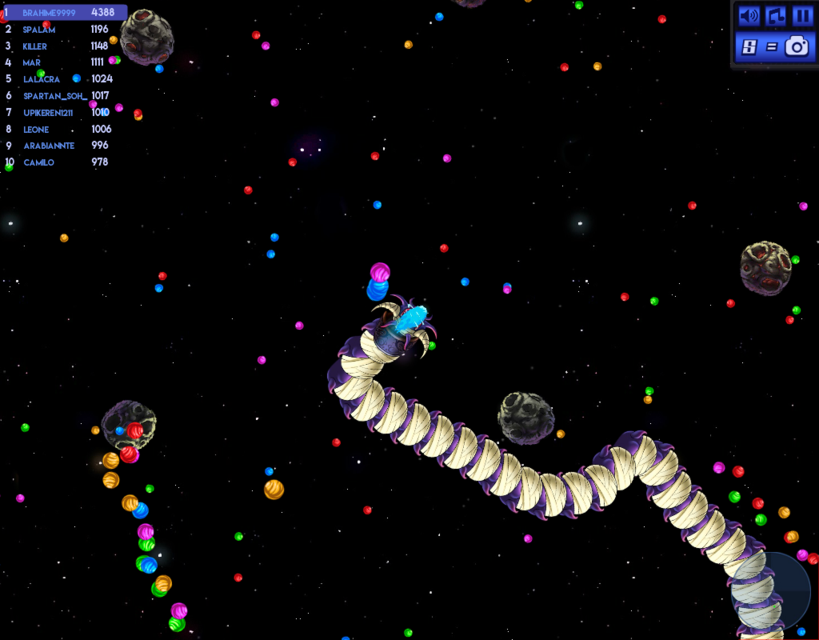Screen dimensions: 819x640
Task: Click SPARTAN_SOH_ in the leaderboard
Action: (x=62, y=96)
